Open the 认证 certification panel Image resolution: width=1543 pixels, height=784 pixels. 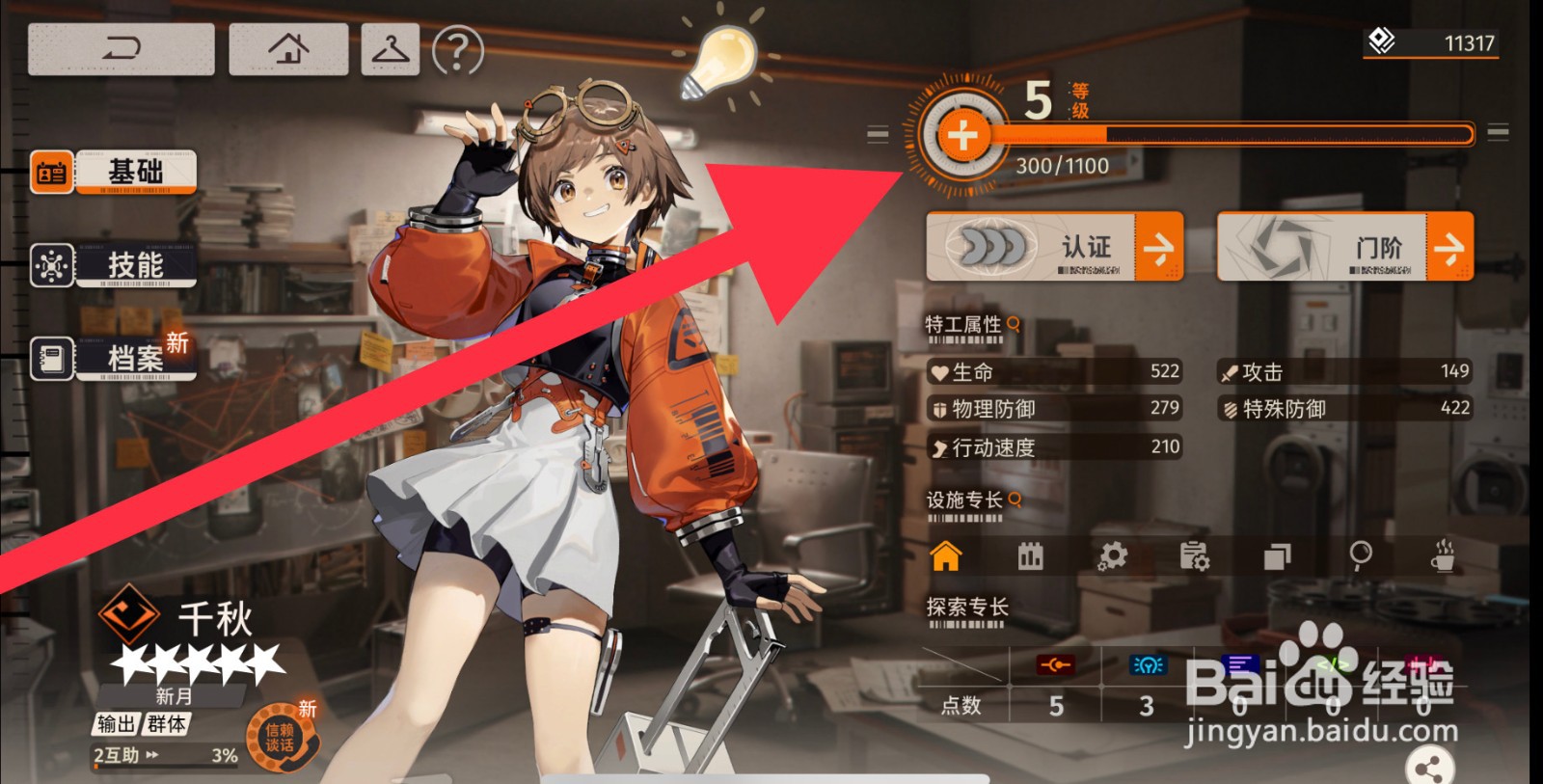point(1054,247)
